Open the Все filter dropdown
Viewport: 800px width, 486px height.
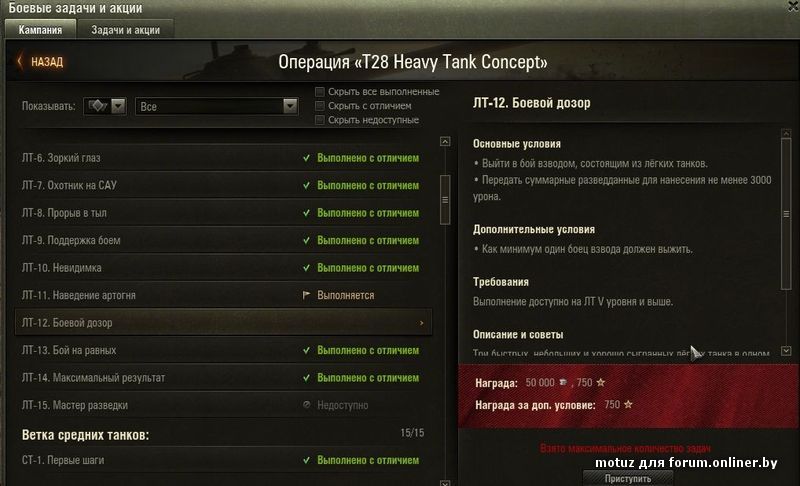pos(218,106)
